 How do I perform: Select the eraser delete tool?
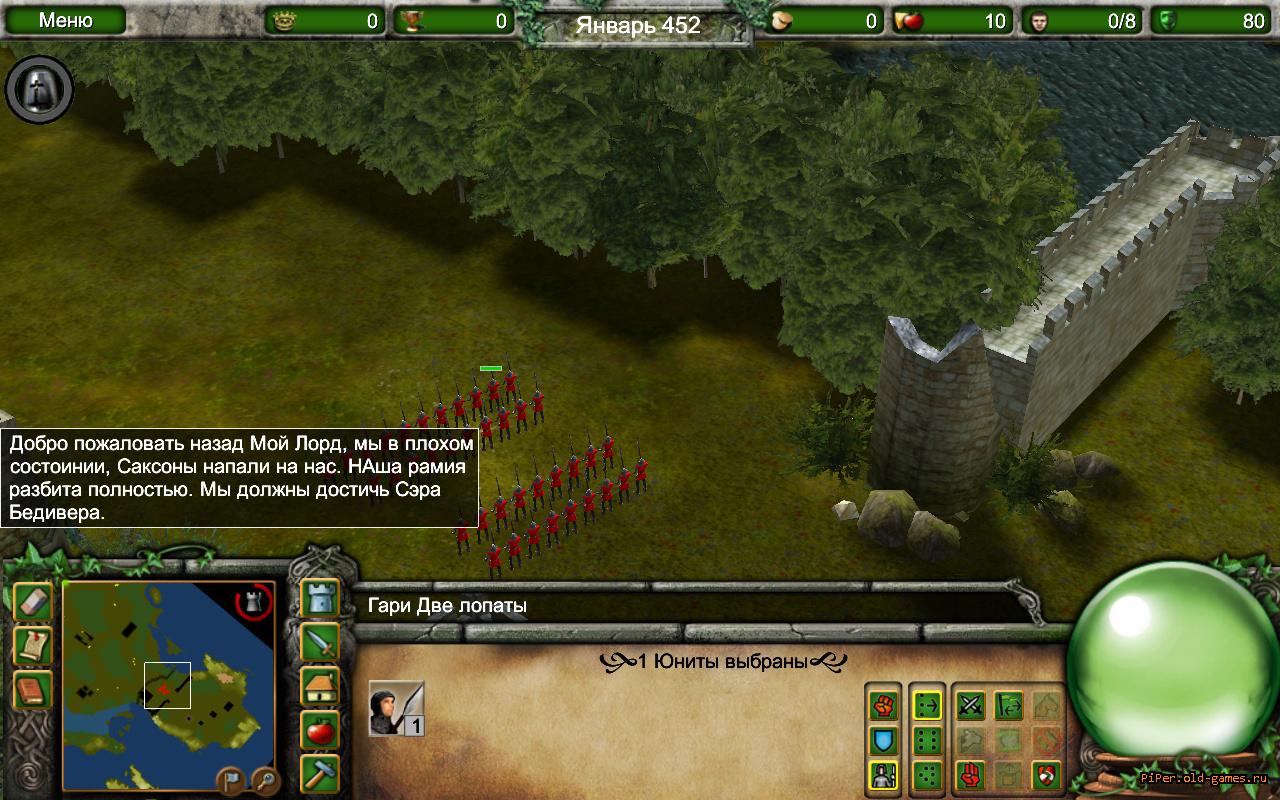32,602
